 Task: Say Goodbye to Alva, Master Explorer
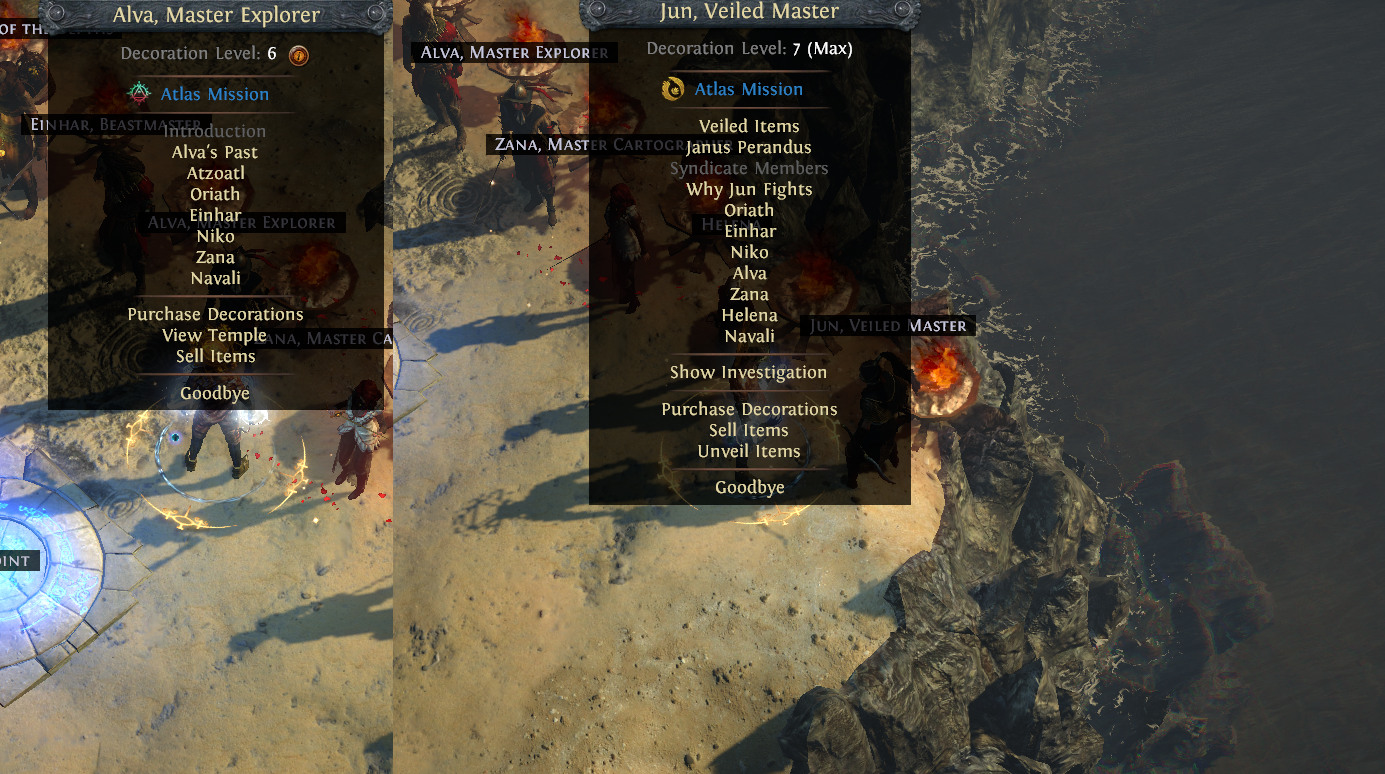[x=215, y=393]
